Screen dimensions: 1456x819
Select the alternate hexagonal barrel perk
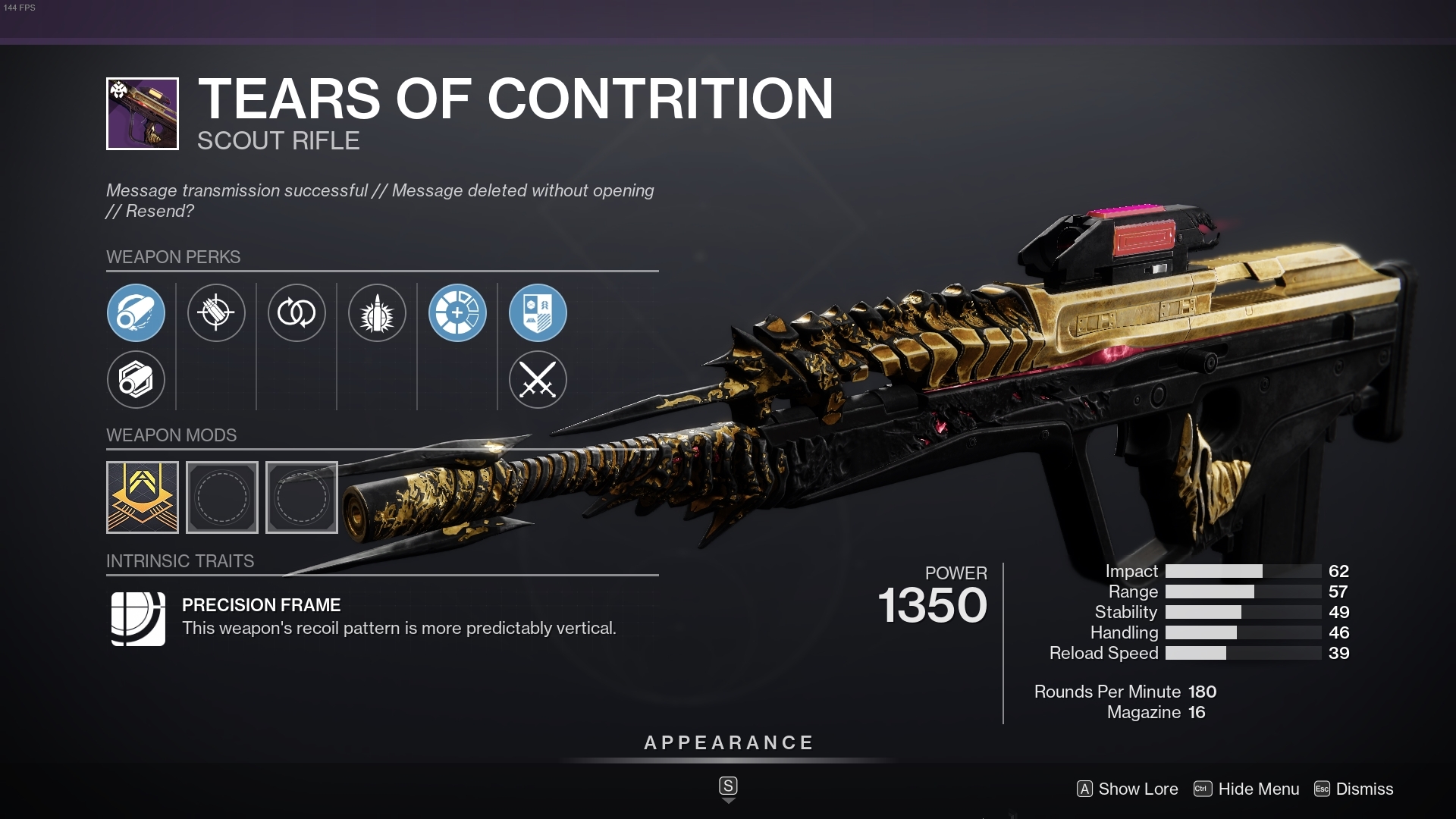(x=136, y=380)
